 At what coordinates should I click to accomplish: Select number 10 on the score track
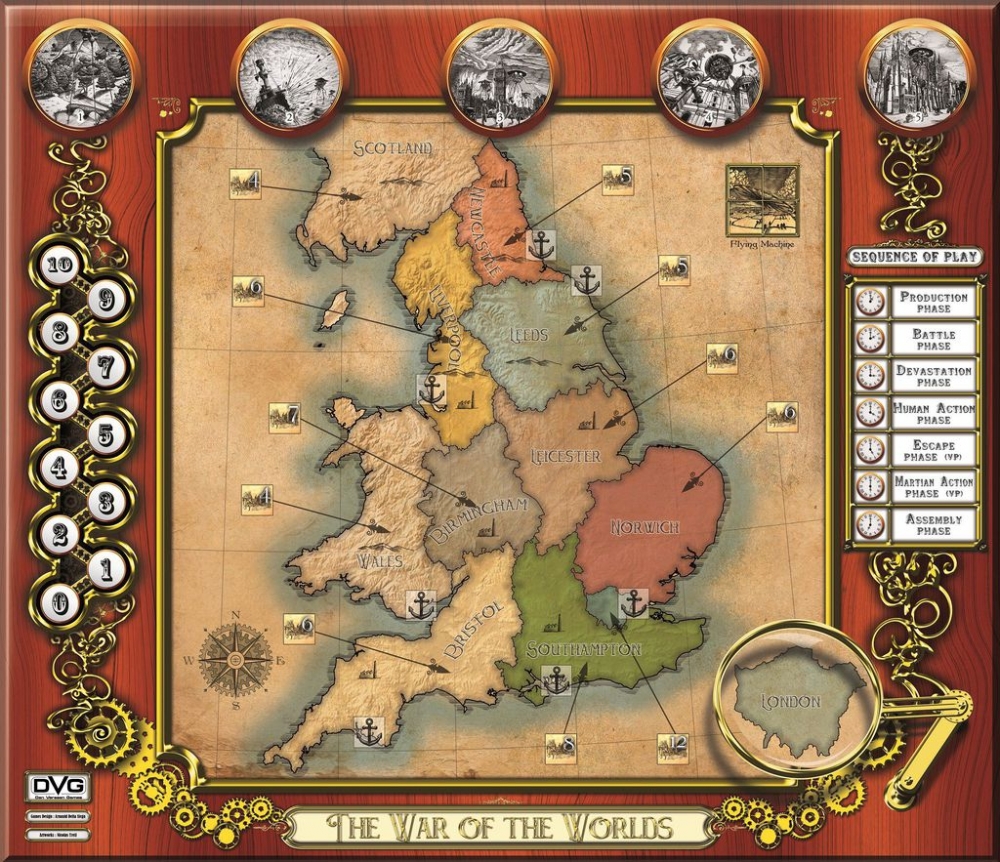[60, 265]
